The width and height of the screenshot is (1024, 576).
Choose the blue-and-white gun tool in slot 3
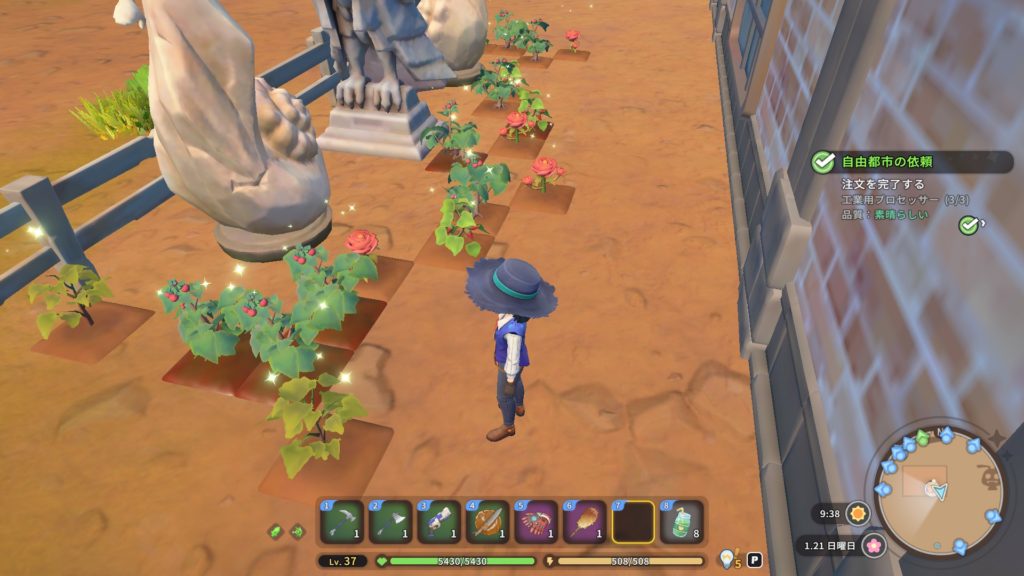pos(438,522)
